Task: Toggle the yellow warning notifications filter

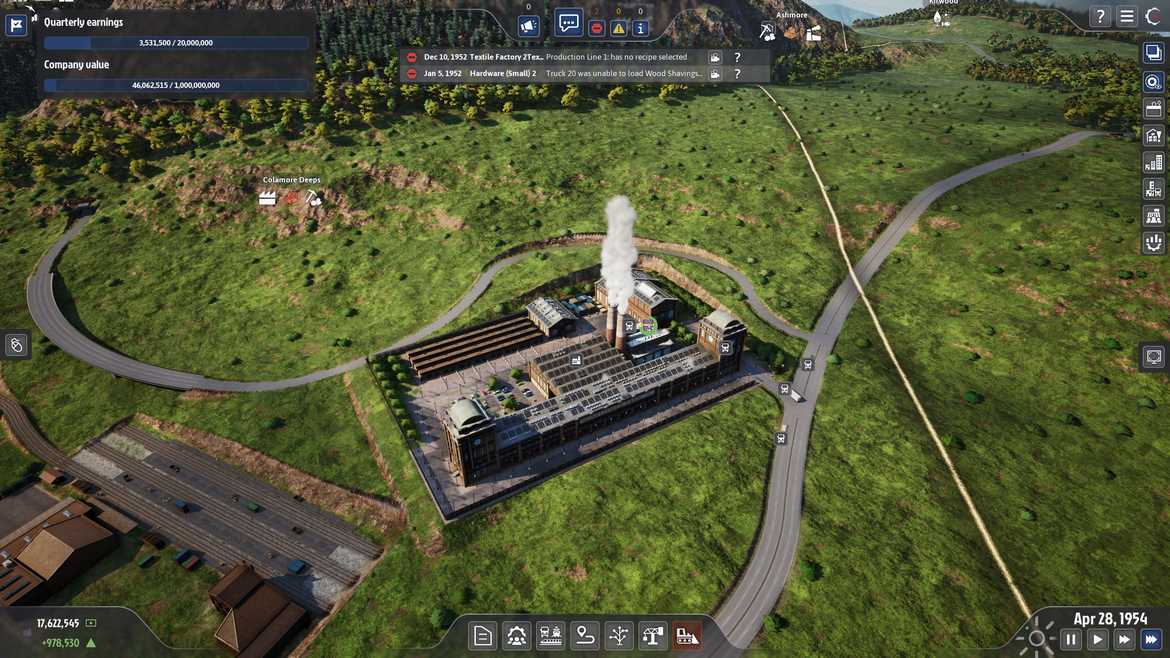Action: pos(618,28)
